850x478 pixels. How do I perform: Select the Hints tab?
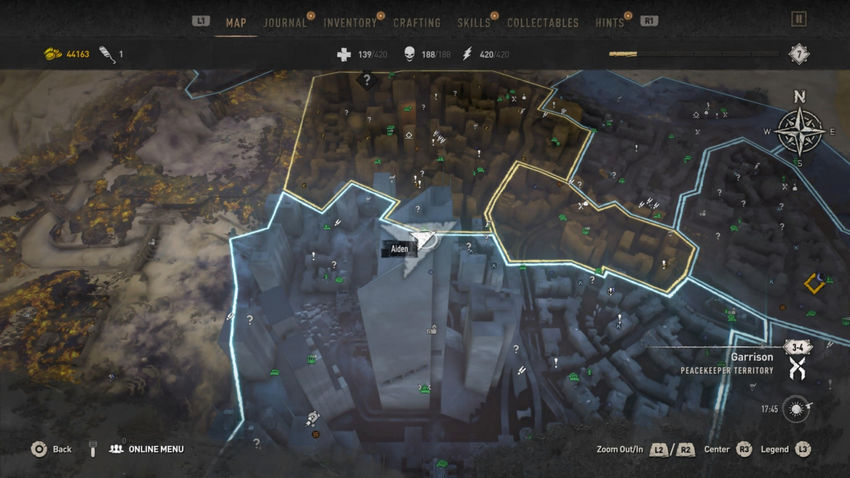[609, 22]
